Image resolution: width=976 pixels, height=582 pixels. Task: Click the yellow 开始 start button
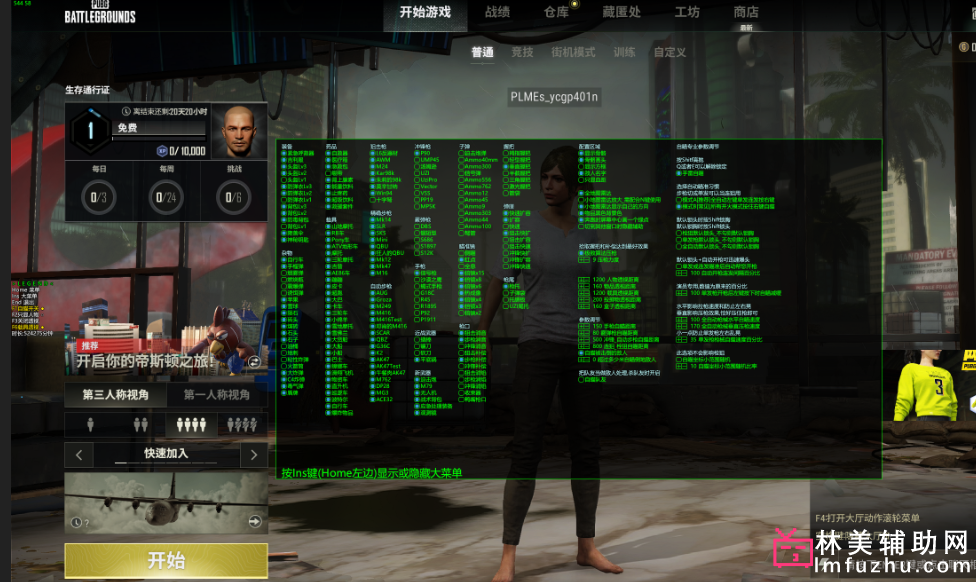(166, 560)
